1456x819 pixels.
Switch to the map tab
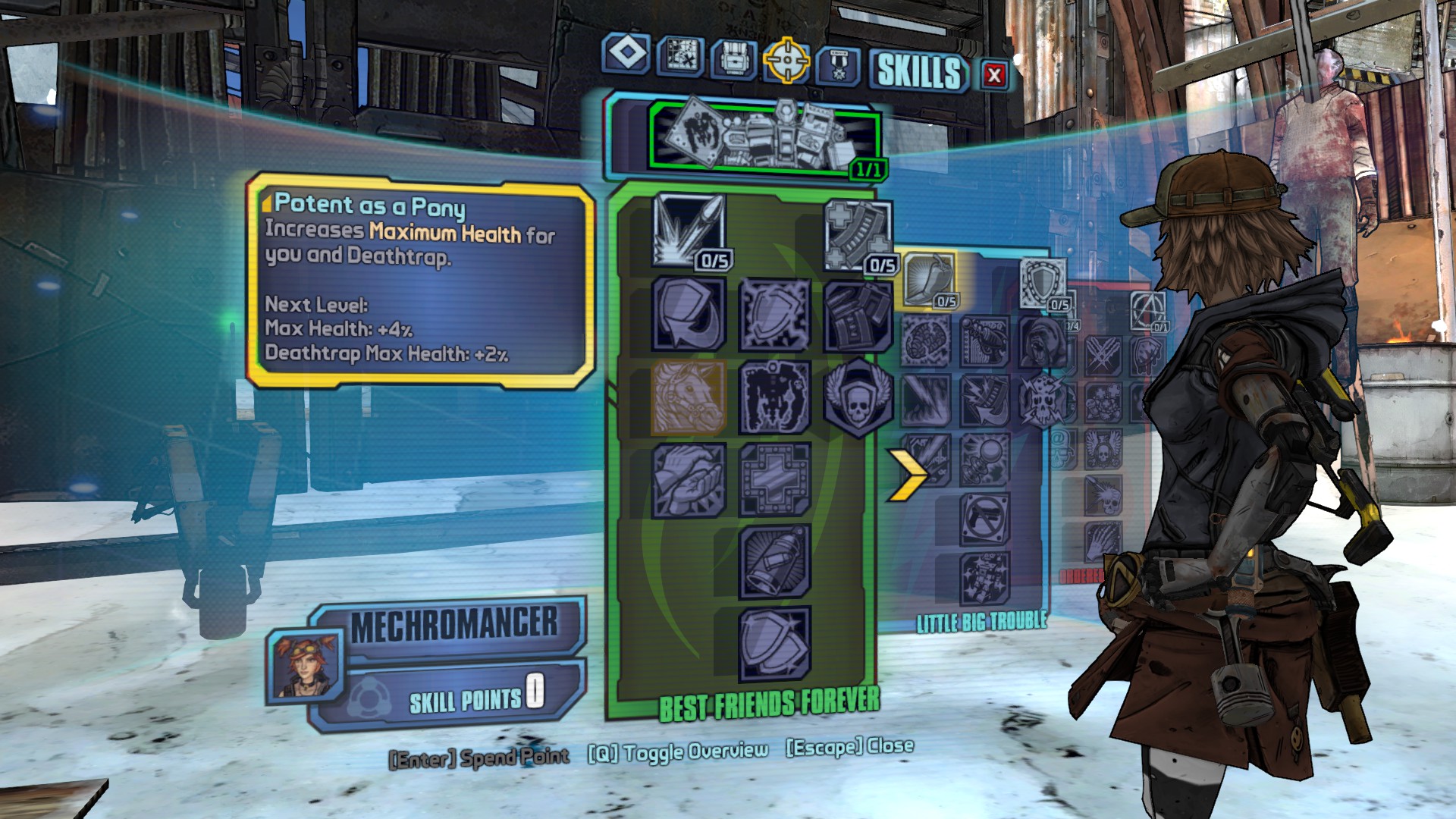tap(680, 55)
